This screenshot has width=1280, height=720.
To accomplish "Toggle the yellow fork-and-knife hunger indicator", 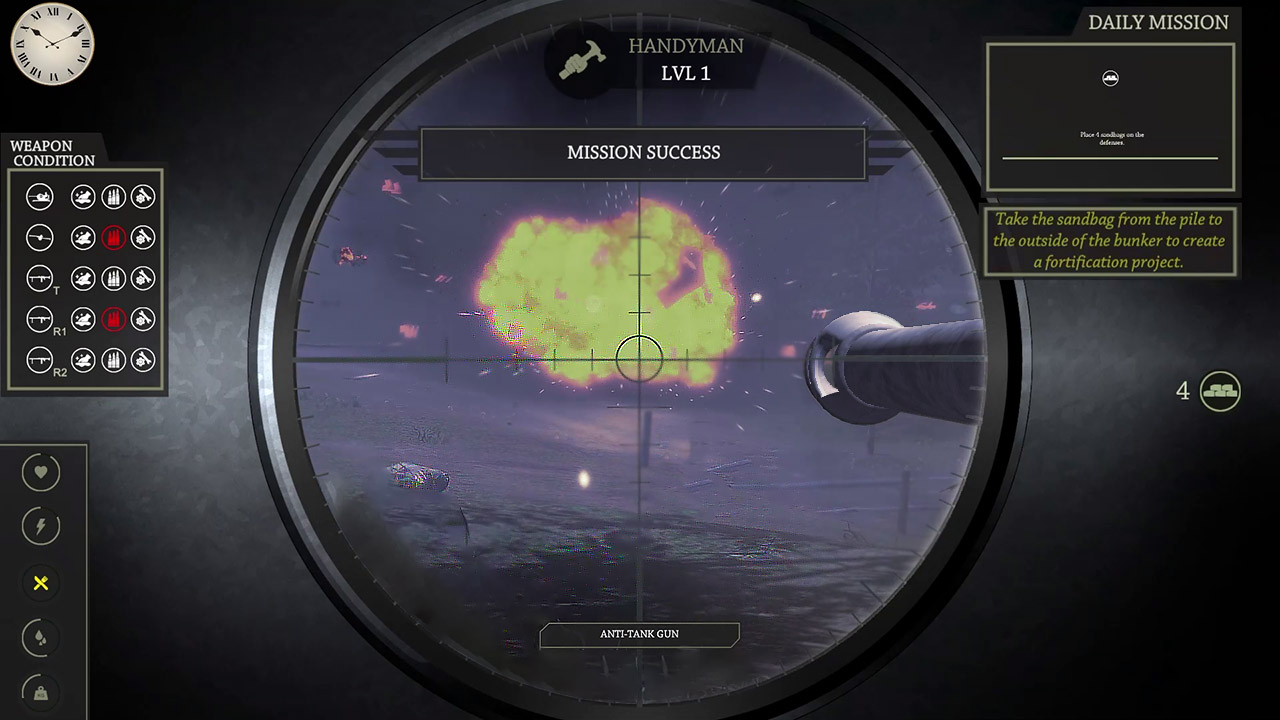I will [41, 584].
